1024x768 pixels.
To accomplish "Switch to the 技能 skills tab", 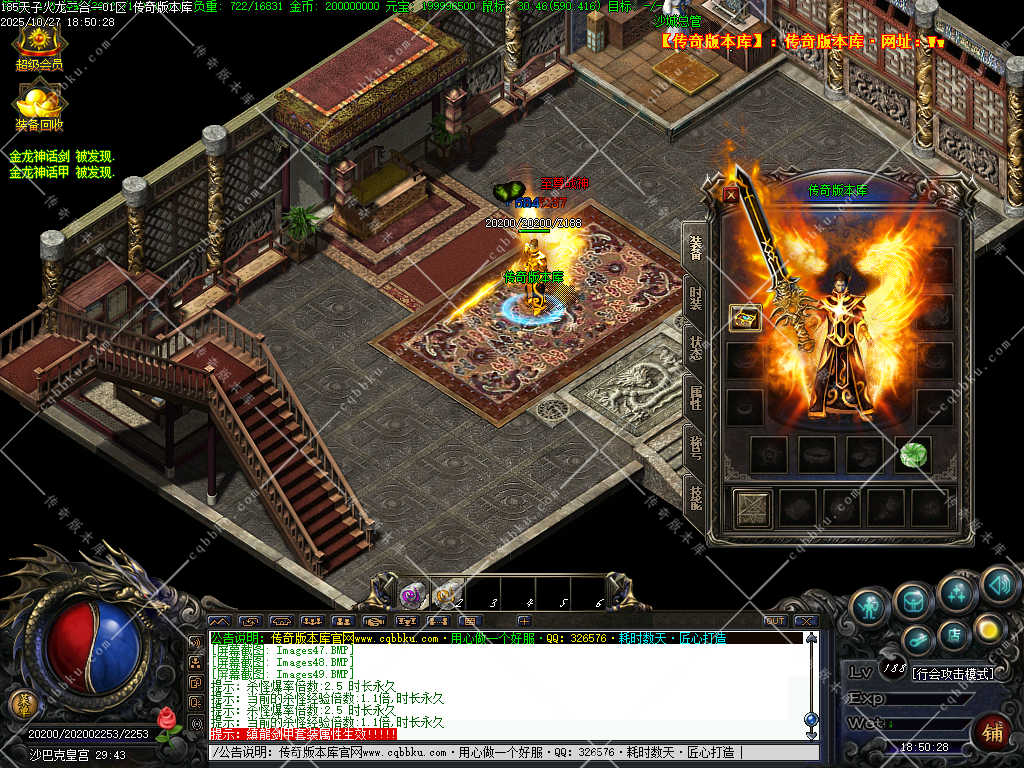I will (695, 492).
